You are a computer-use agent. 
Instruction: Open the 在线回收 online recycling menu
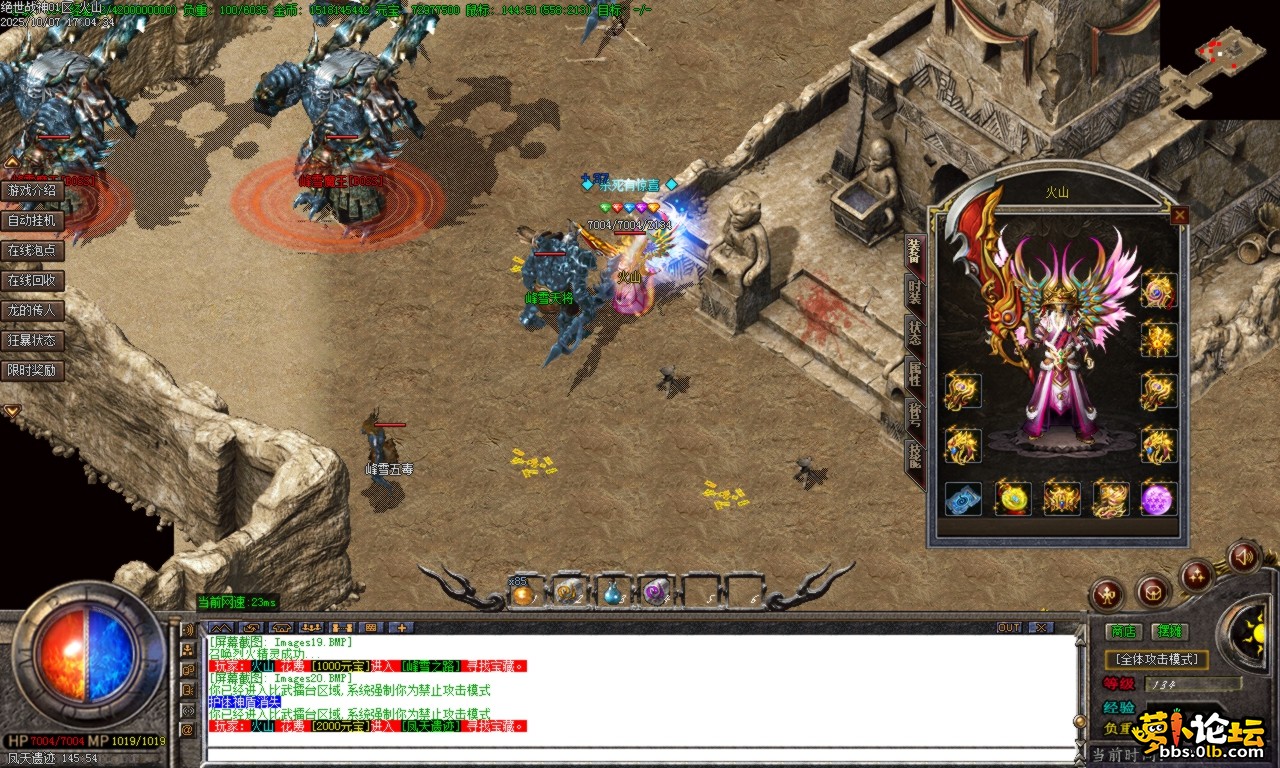(x=34, y=280)
